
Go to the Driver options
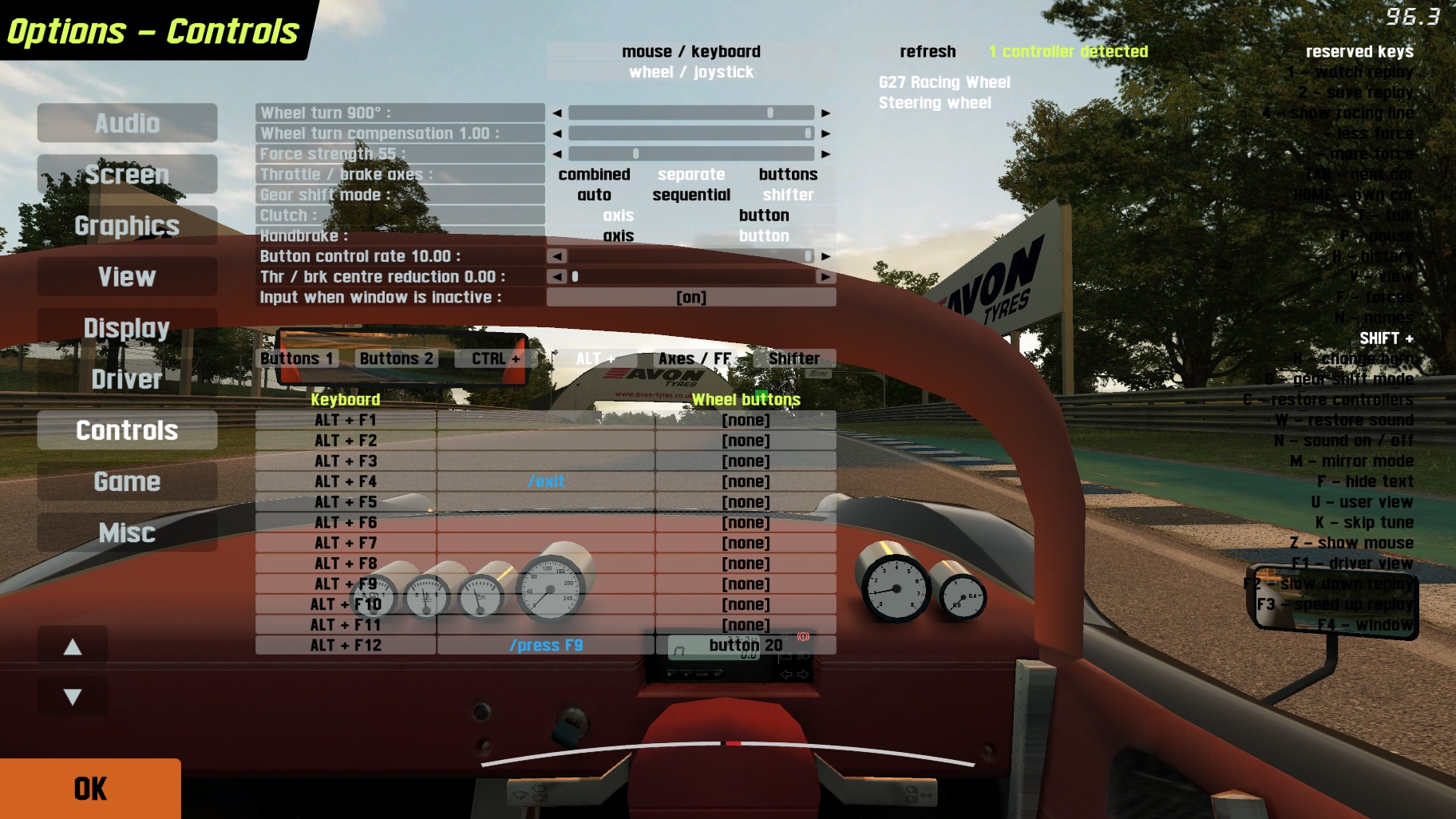tap(127, 379)
